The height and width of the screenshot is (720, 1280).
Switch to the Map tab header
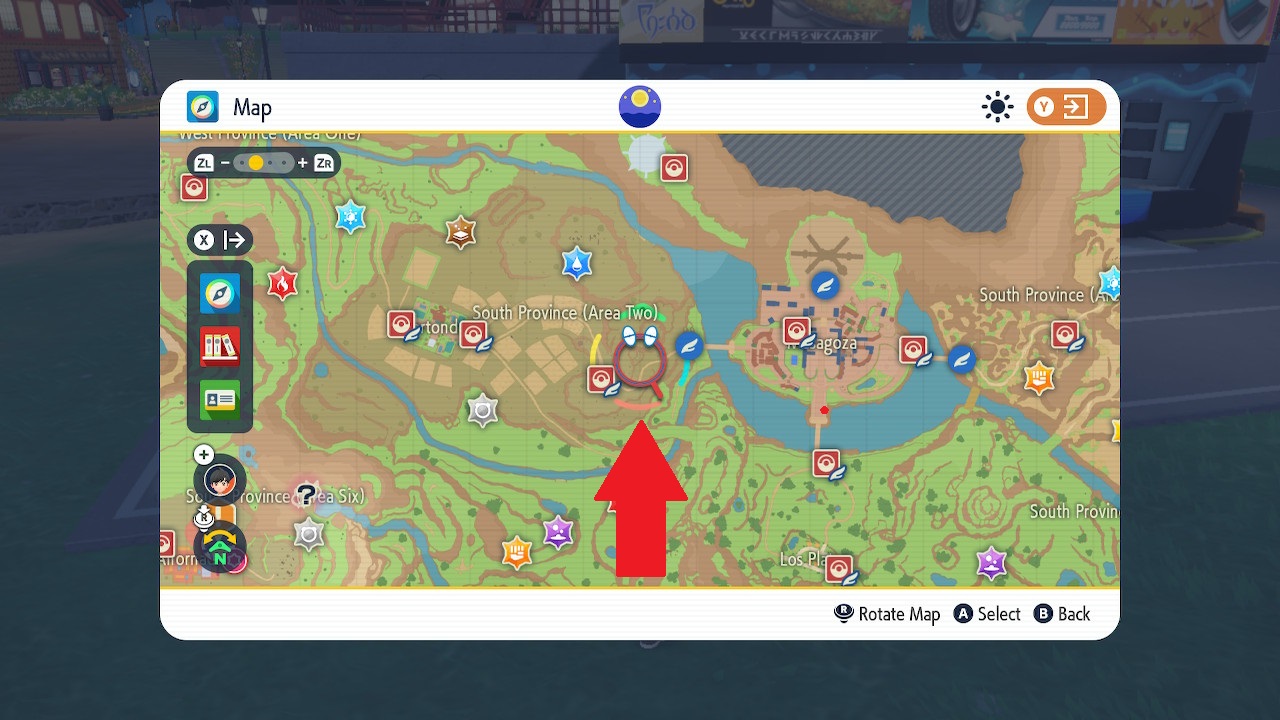[x=228, y=107]
